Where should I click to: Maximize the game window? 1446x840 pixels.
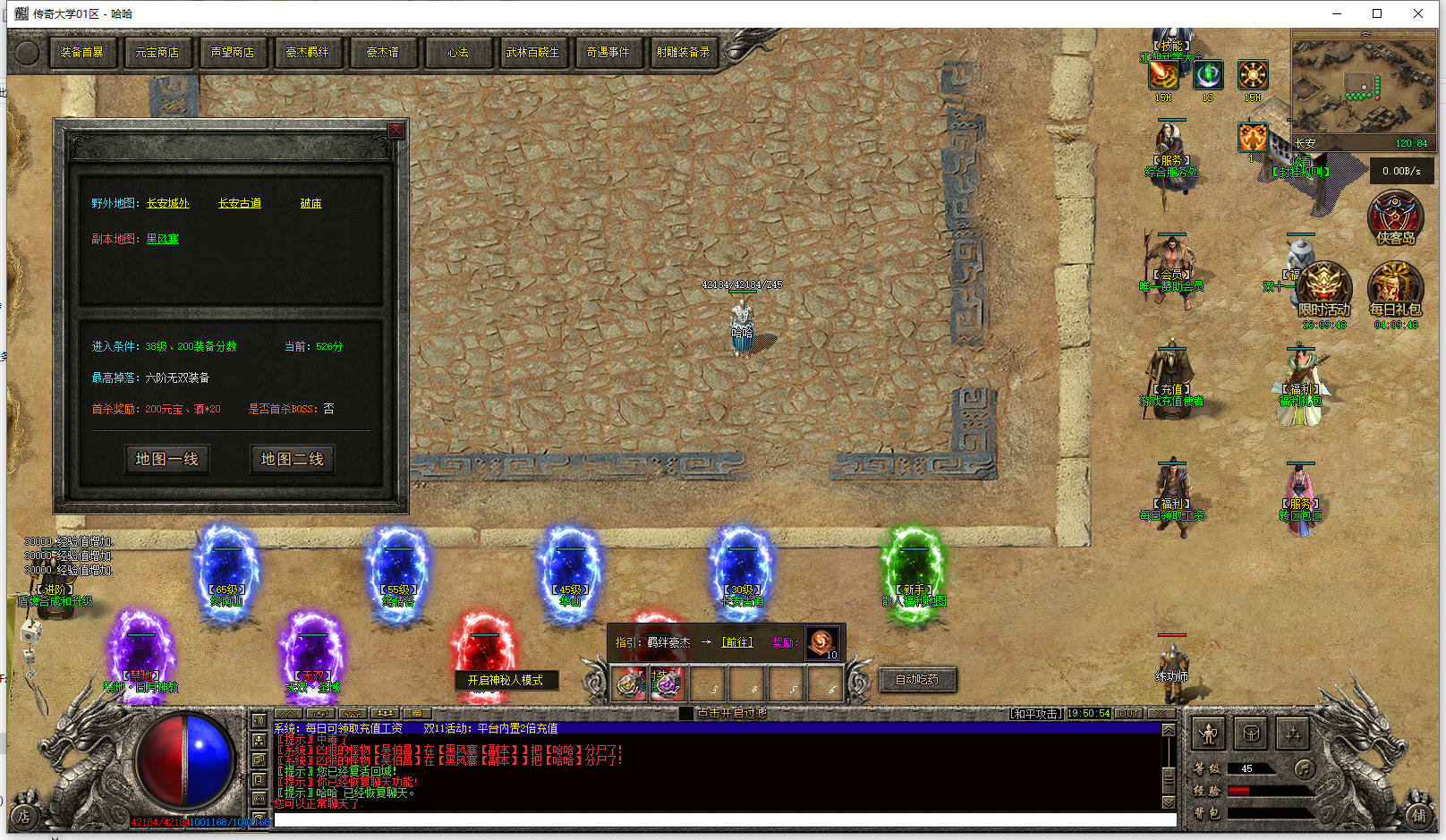(x=1377, y=13)
